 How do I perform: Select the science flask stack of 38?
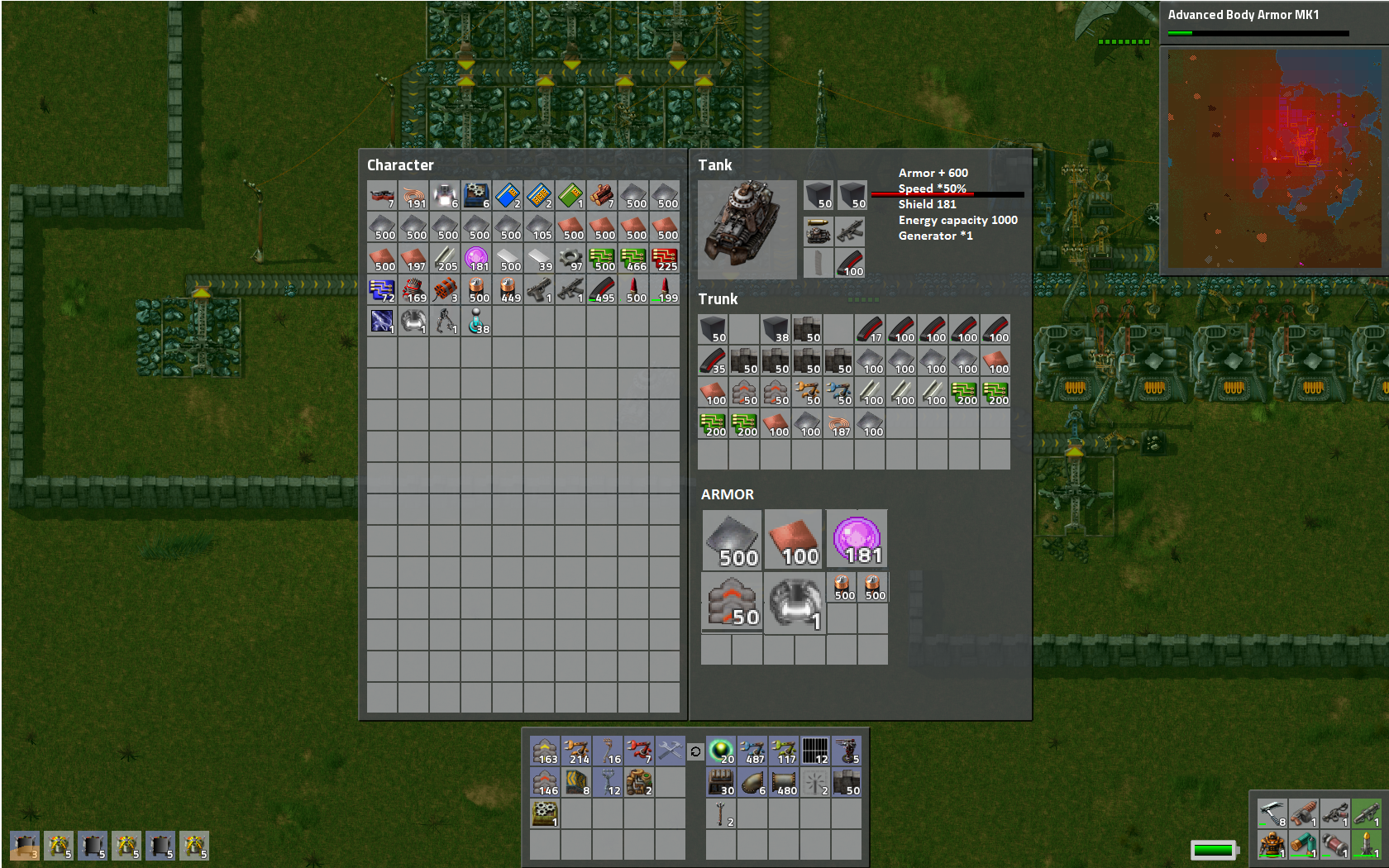tap(477, 322)
